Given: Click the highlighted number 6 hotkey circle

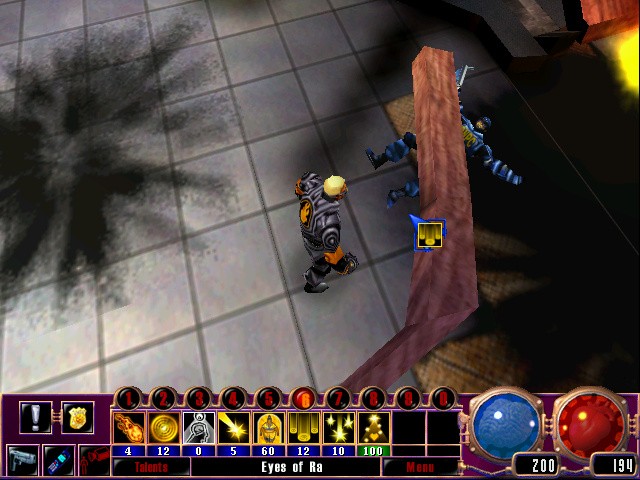Looking at the screenshot, I should click(304, 398).
